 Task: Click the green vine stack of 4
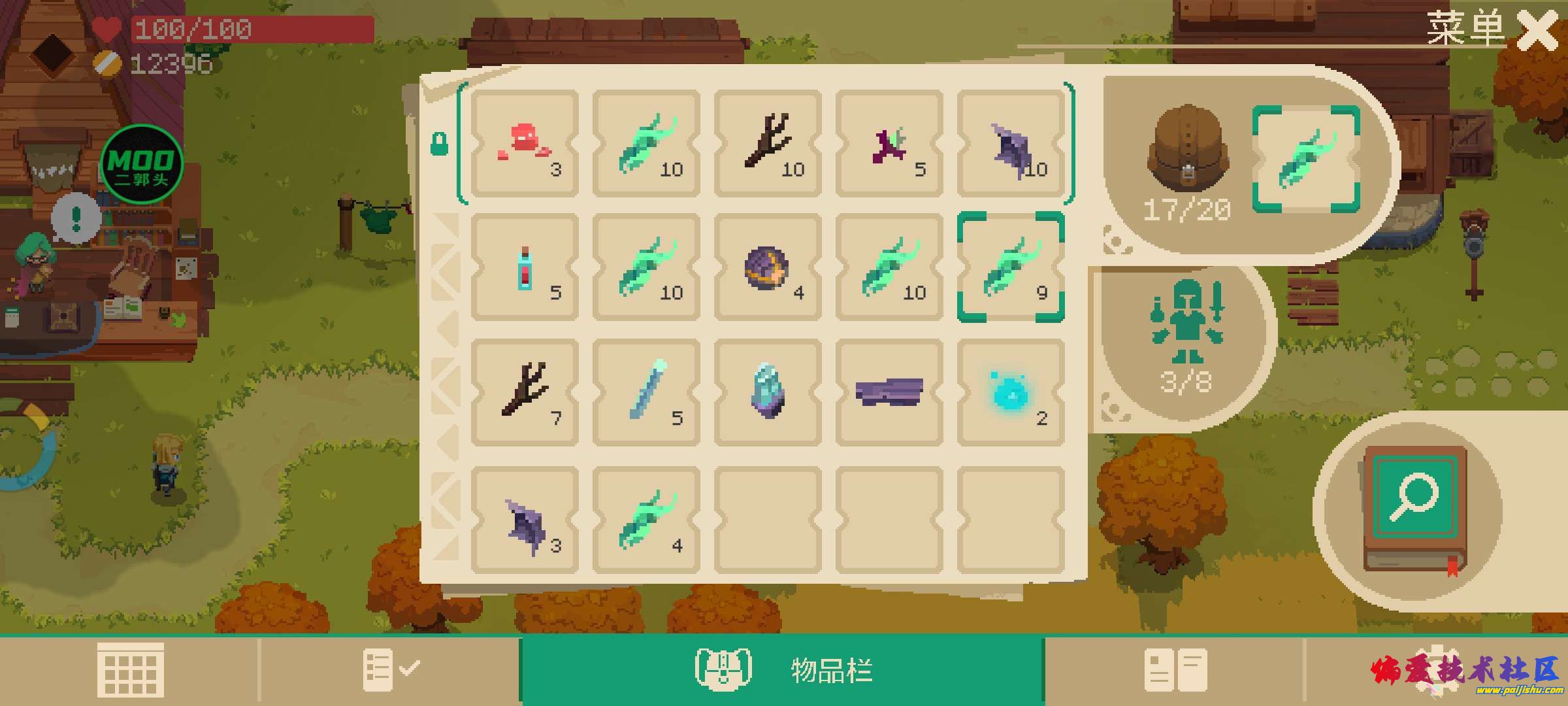point(646,520)
